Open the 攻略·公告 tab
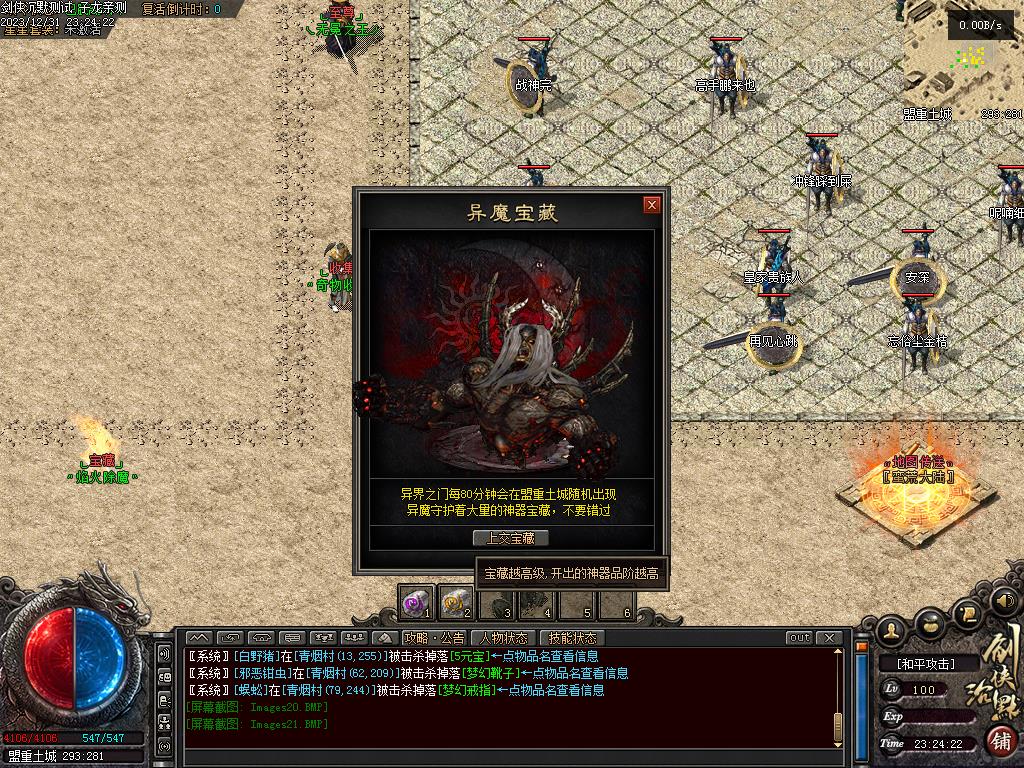Screen dimensions: 1024x768 [434, 638]
